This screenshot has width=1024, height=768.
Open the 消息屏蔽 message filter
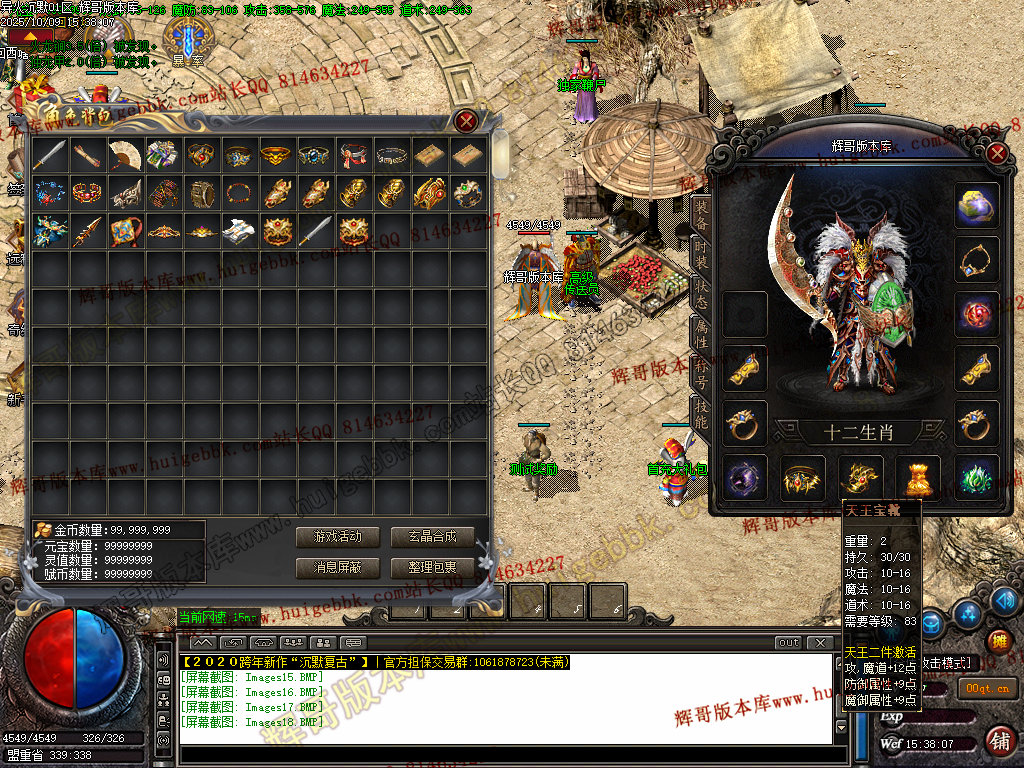click(x=337, y=568)
